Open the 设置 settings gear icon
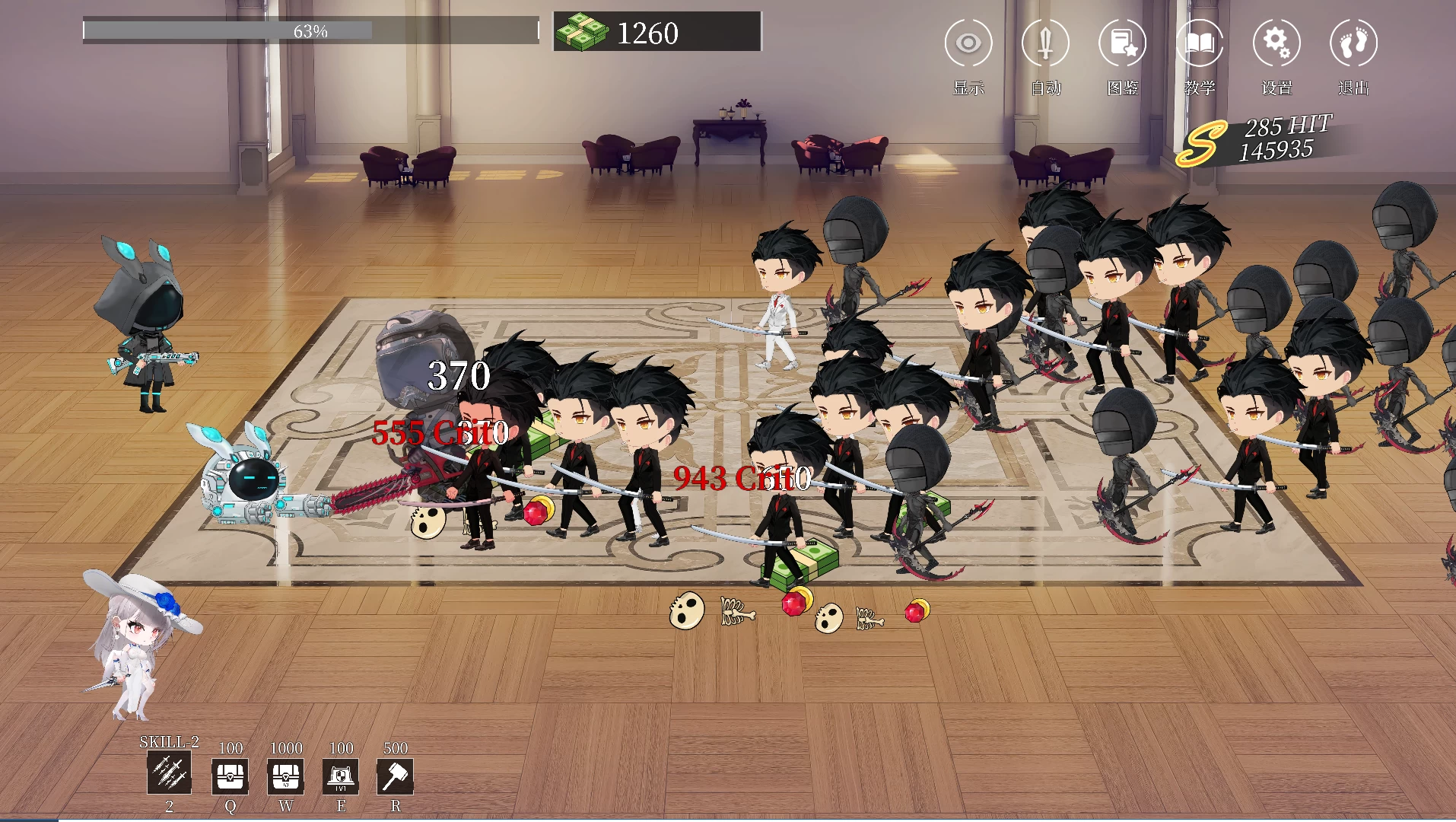1456x822 pixels. 1276,43
